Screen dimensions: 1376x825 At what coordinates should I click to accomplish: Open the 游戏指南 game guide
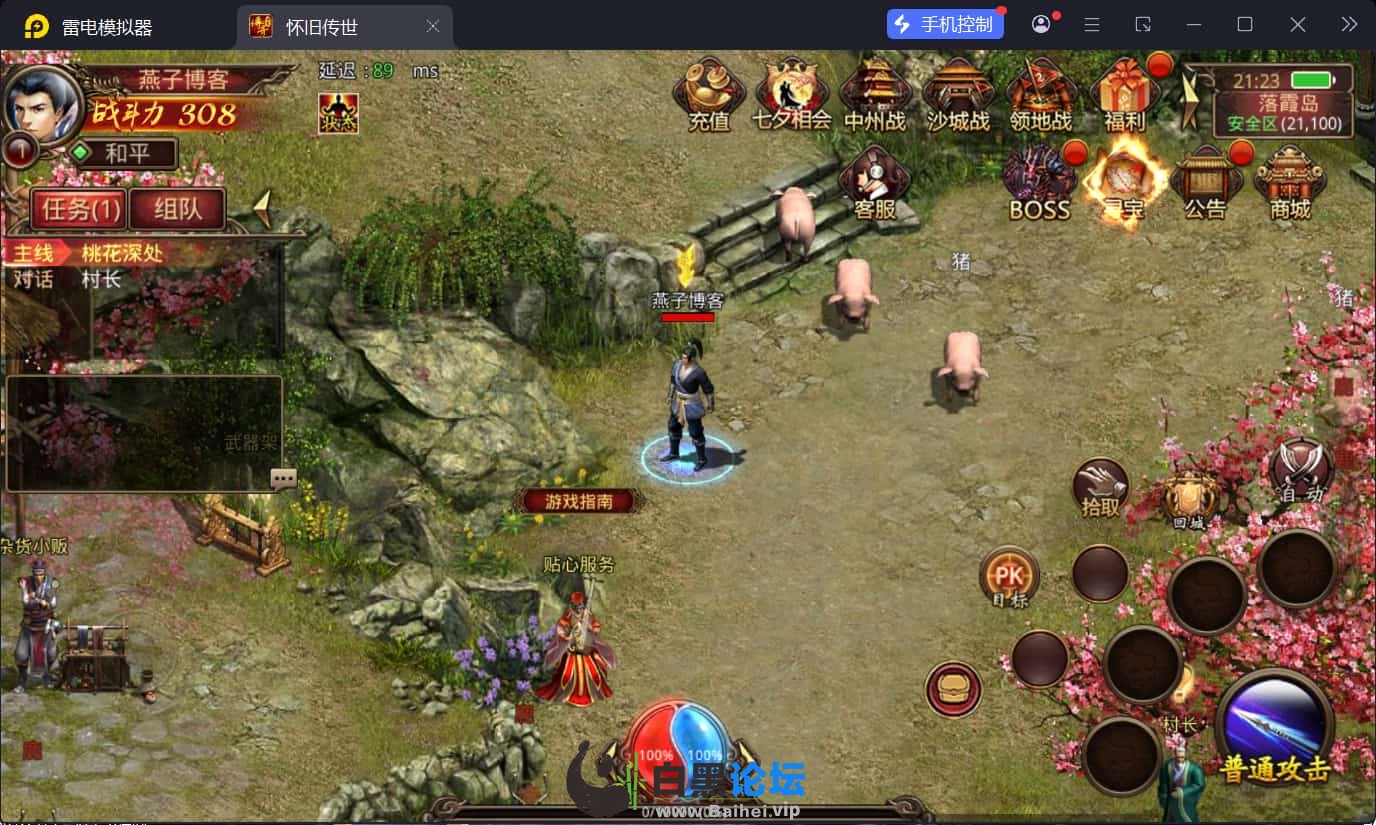coord(578,501)
